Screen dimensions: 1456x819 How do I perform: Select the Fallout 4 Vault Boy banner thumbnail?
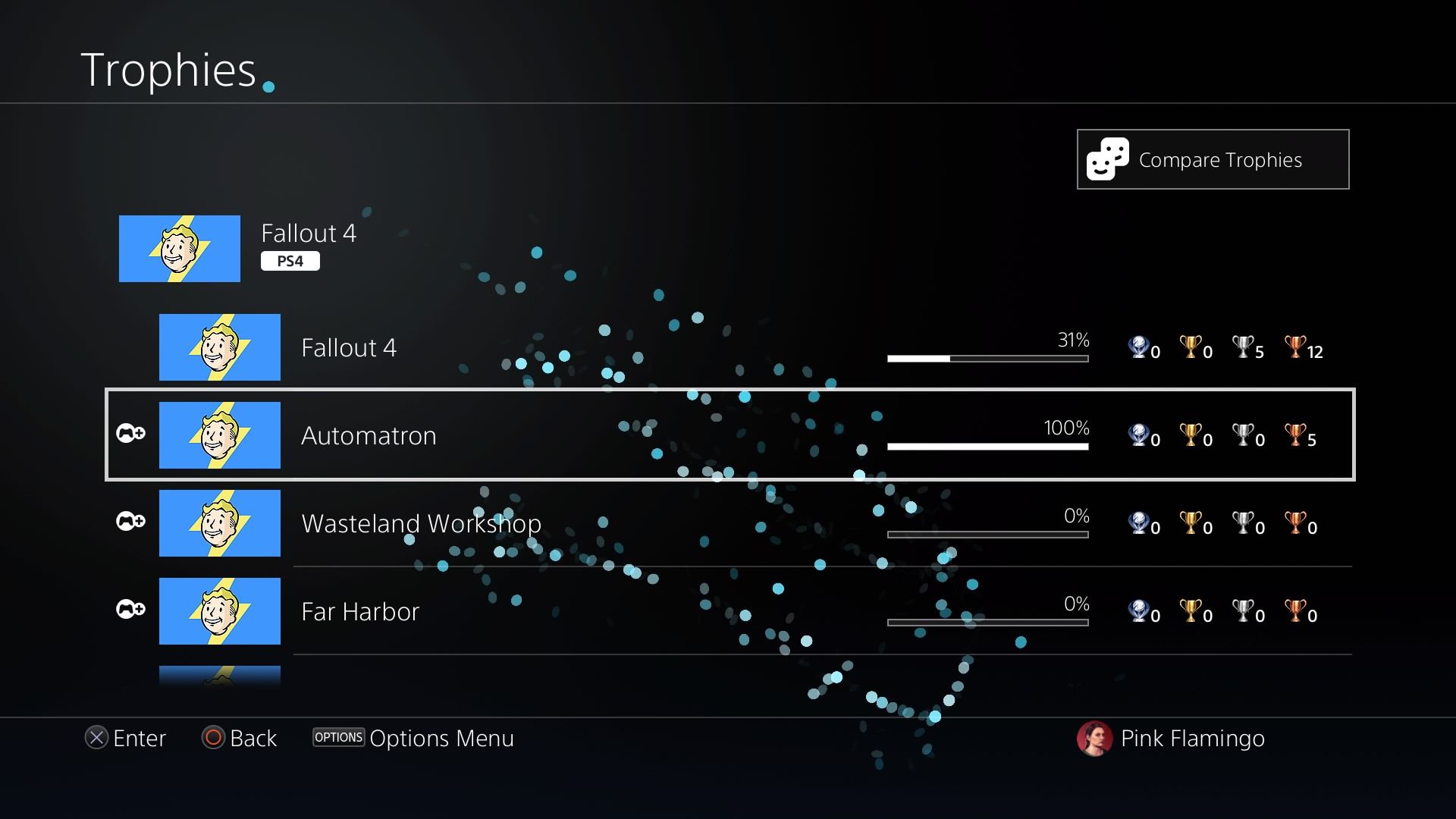pos(180,248)
